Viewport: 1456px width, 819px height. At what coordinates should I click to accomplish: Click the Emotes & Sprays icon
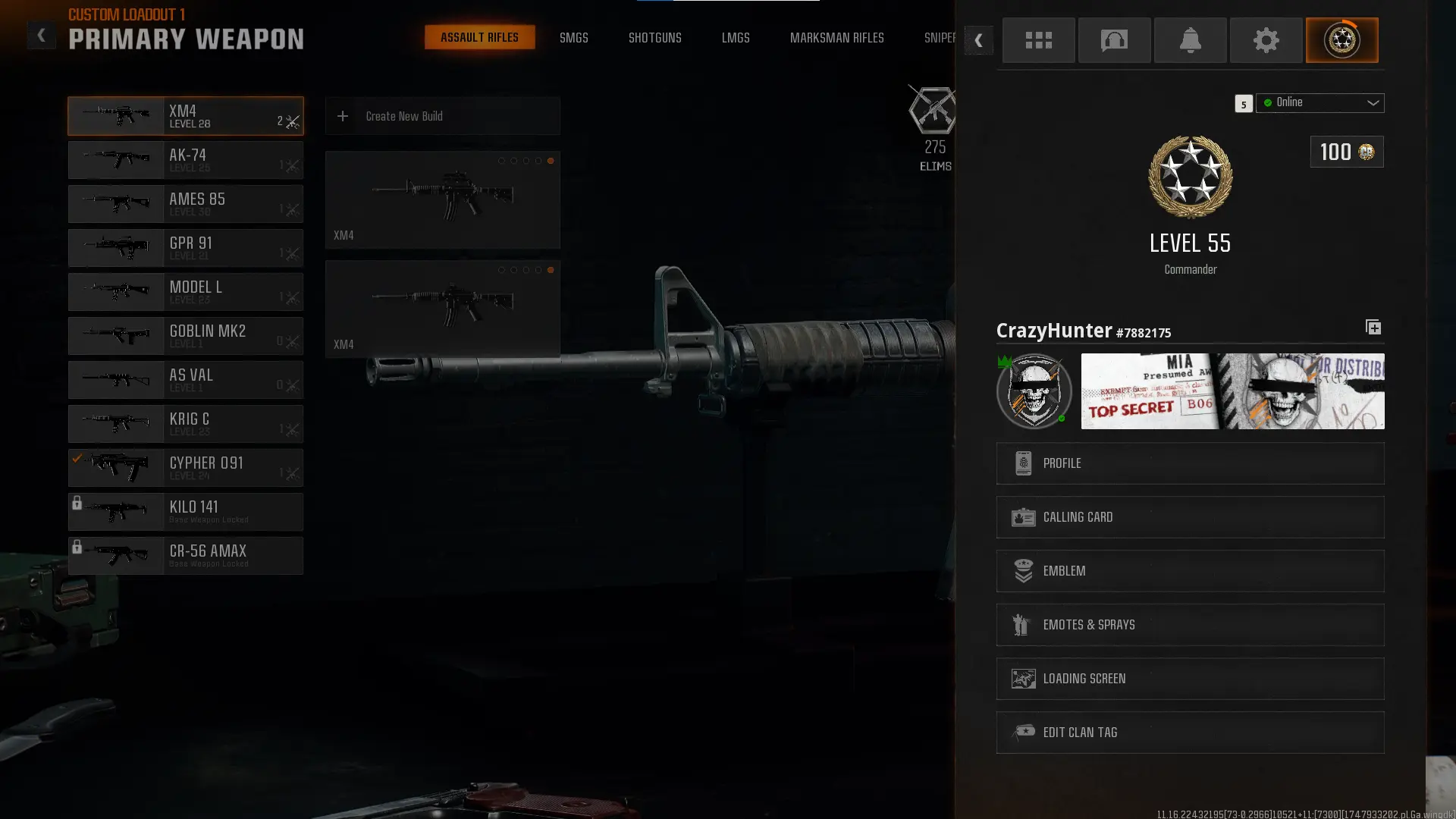[x=1021, y=624]
